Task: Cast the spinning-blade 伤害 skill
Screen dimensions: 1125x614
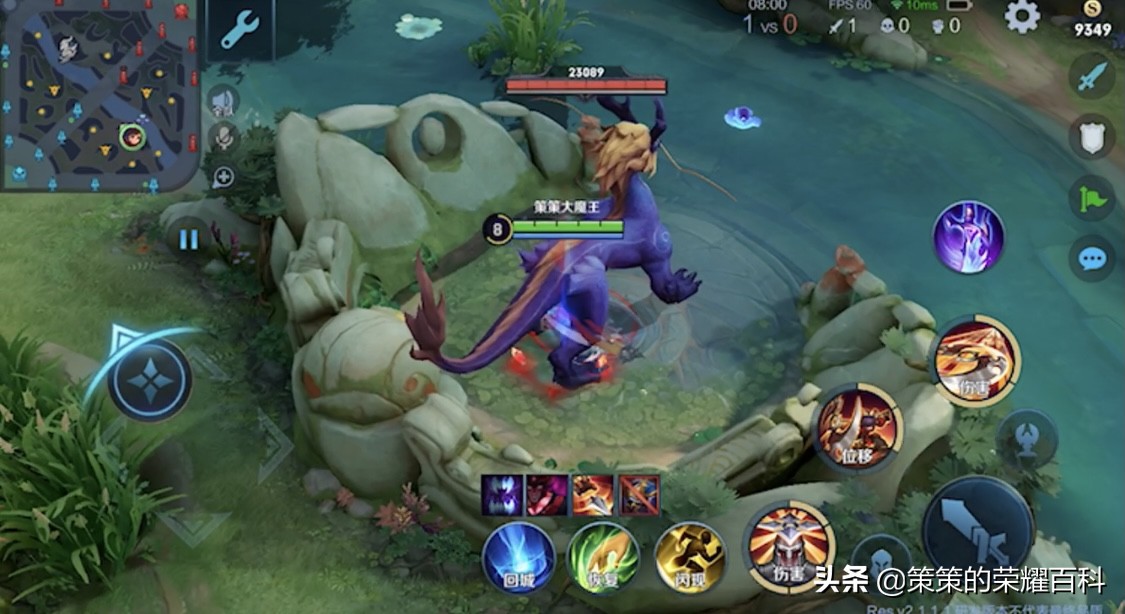Action: pos(975,360)
